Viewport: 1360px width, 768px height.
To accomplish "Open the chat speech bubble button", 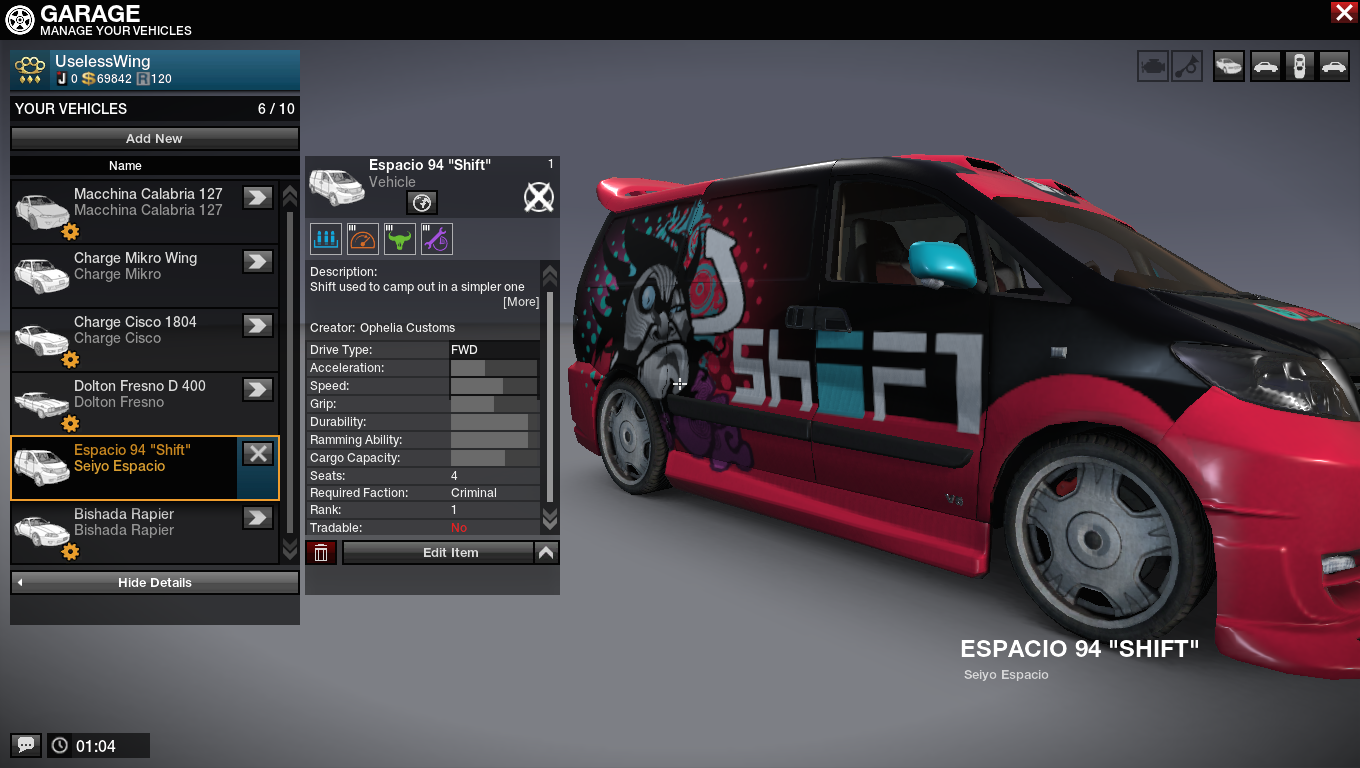I will 26,745.
